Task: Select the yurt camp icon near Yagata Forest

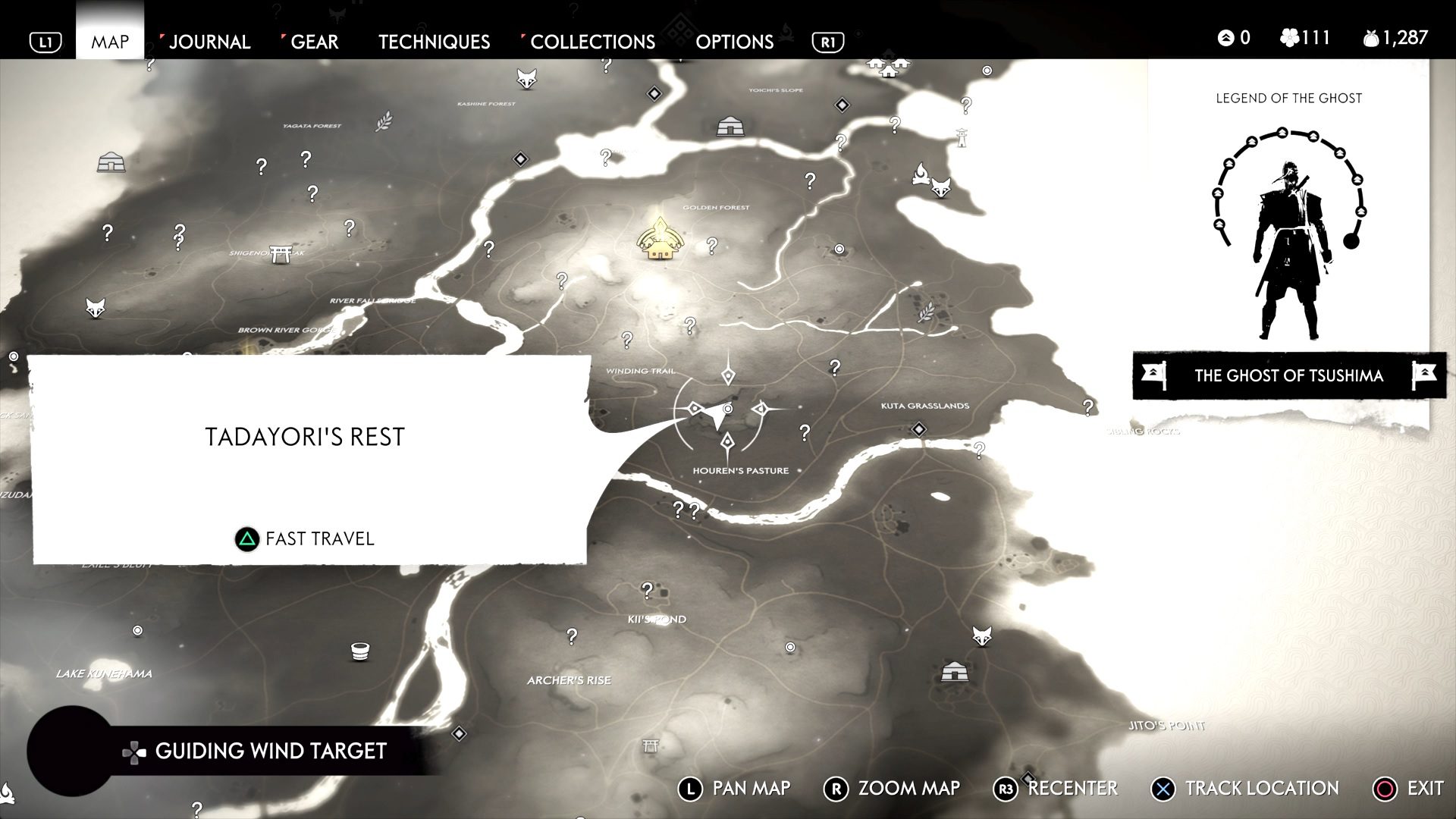Action: tap(111, 162)
